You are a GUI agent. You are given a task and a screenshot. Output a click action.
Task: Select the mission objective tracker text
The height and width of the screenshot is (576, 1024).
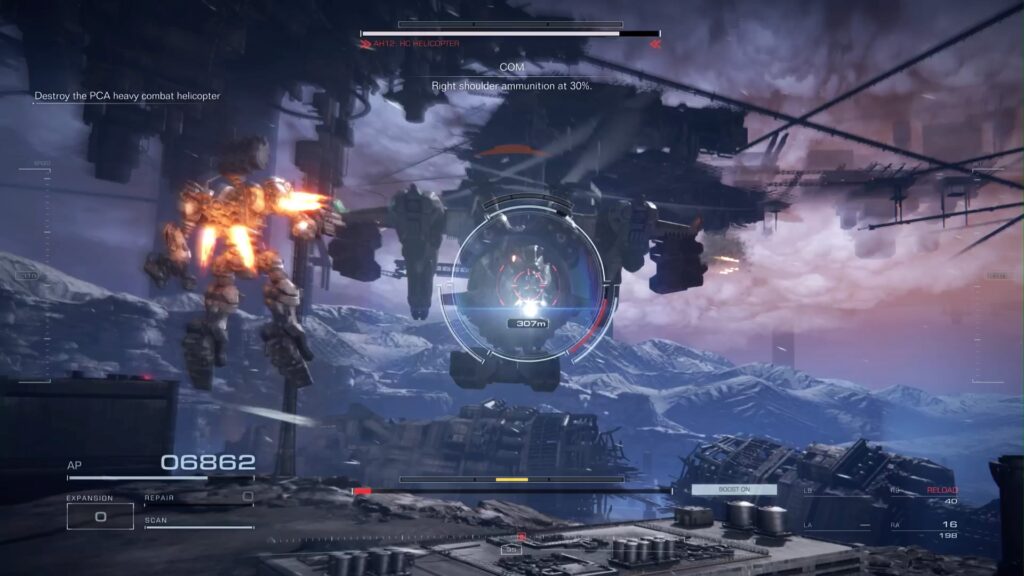click(127, 96)
